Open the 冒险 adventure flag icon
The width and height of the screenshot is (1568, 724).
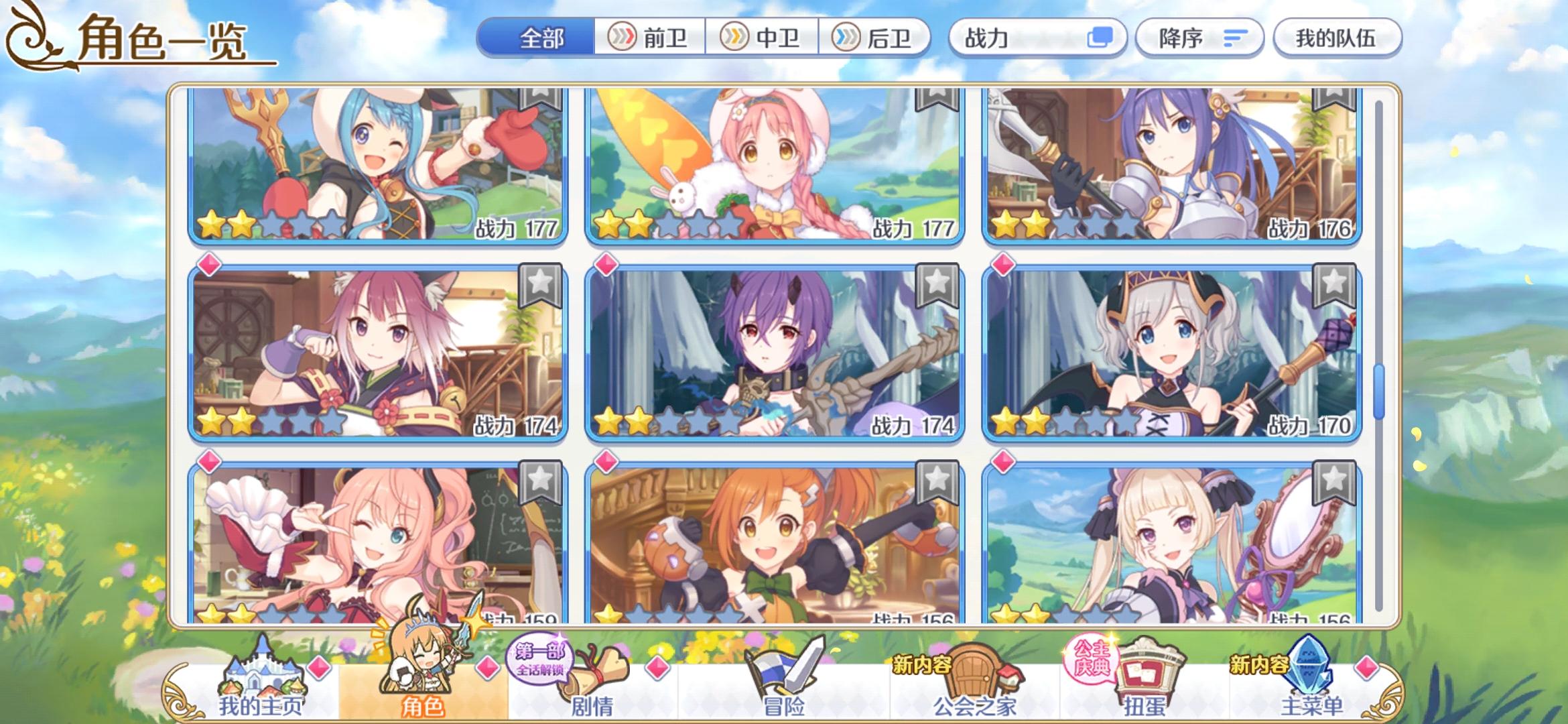[x=789, y=670]
